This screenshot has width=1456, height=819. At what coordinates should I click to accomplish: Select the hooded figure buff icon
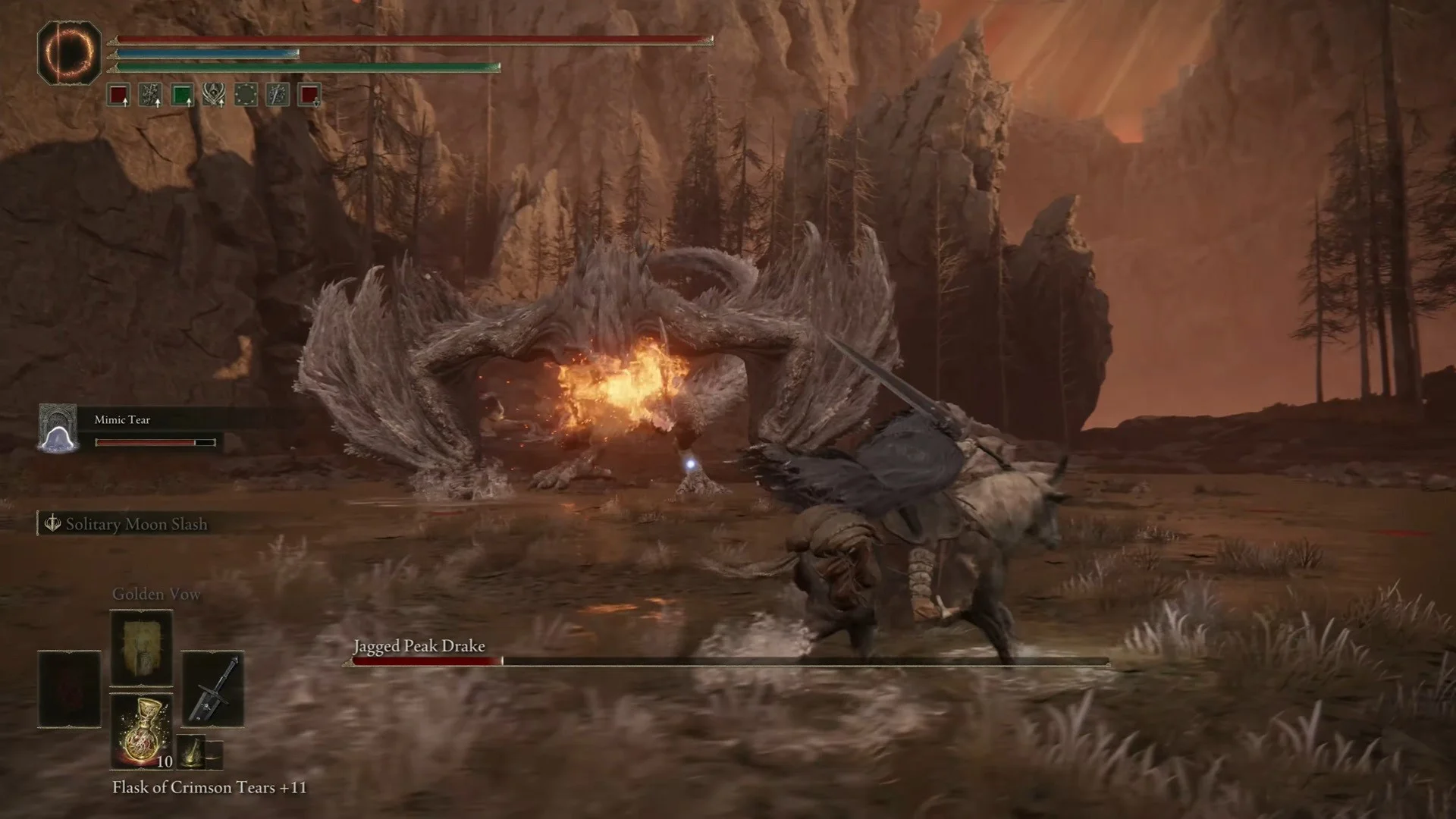click(214, 96)
